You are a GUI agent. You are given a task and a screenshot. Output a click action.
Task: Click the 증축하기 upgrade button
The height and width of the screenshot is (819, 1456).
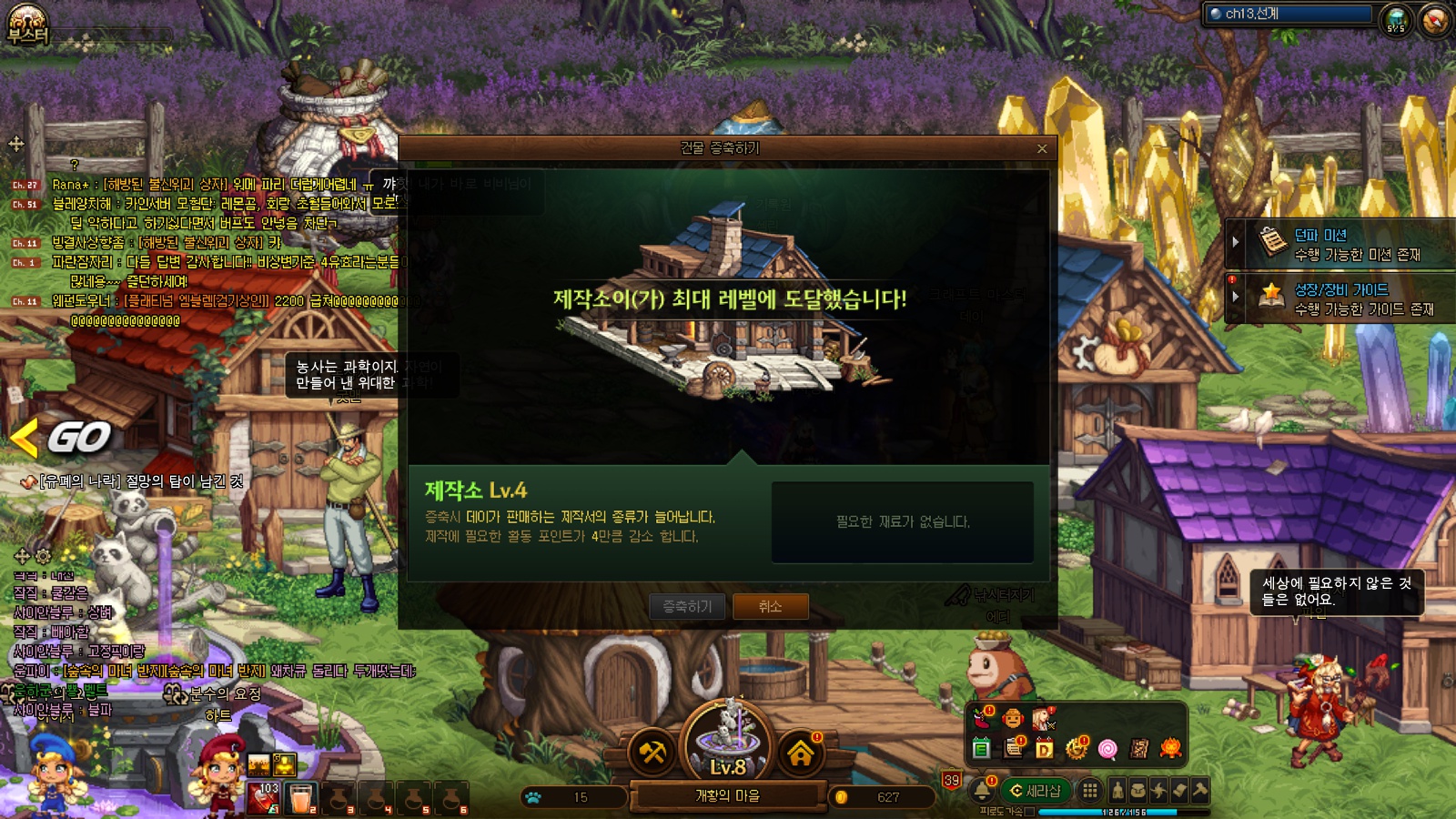click(x=687, y=606)
